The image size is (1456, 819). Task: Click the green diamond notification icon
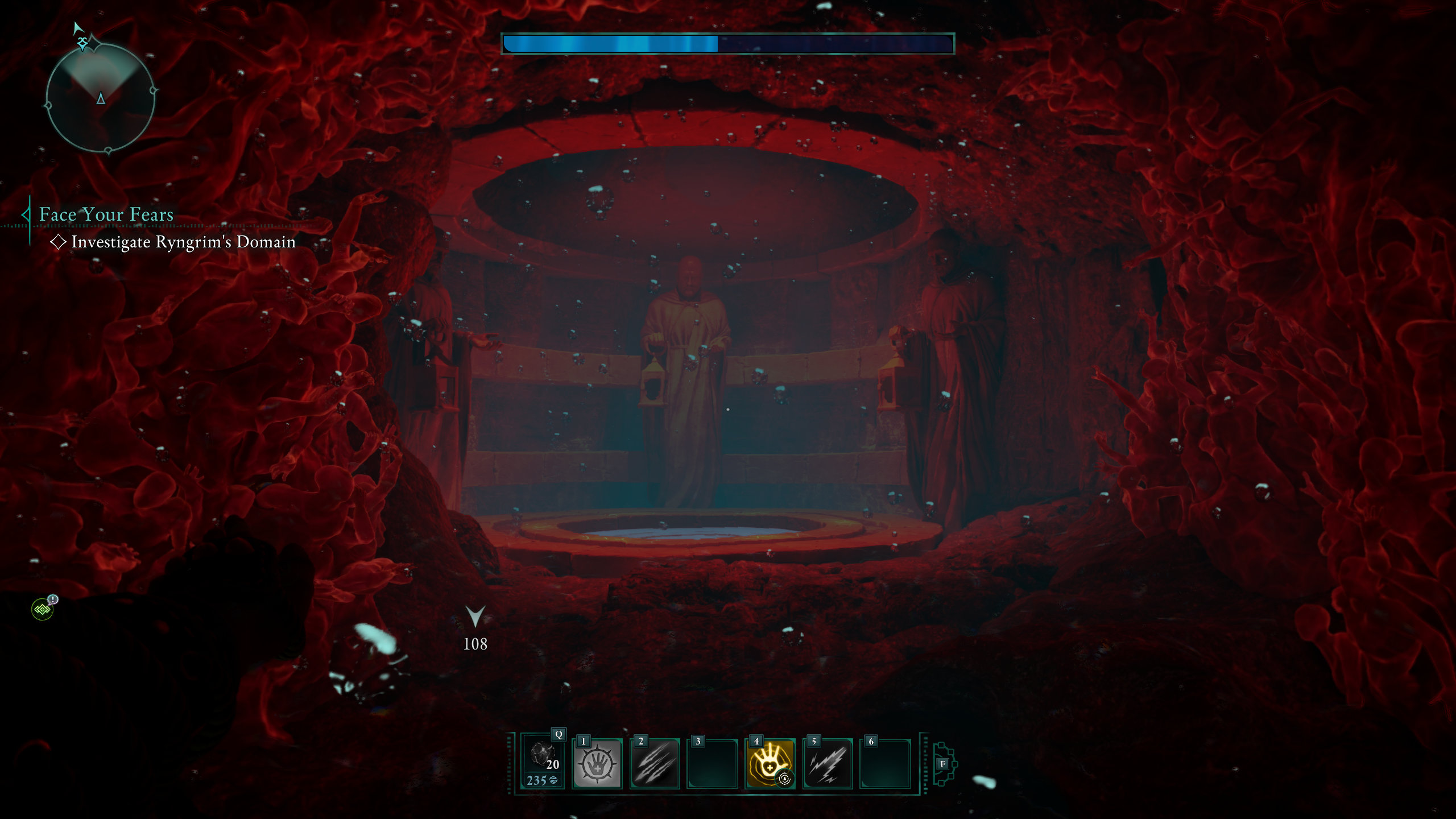click(43, 609)
